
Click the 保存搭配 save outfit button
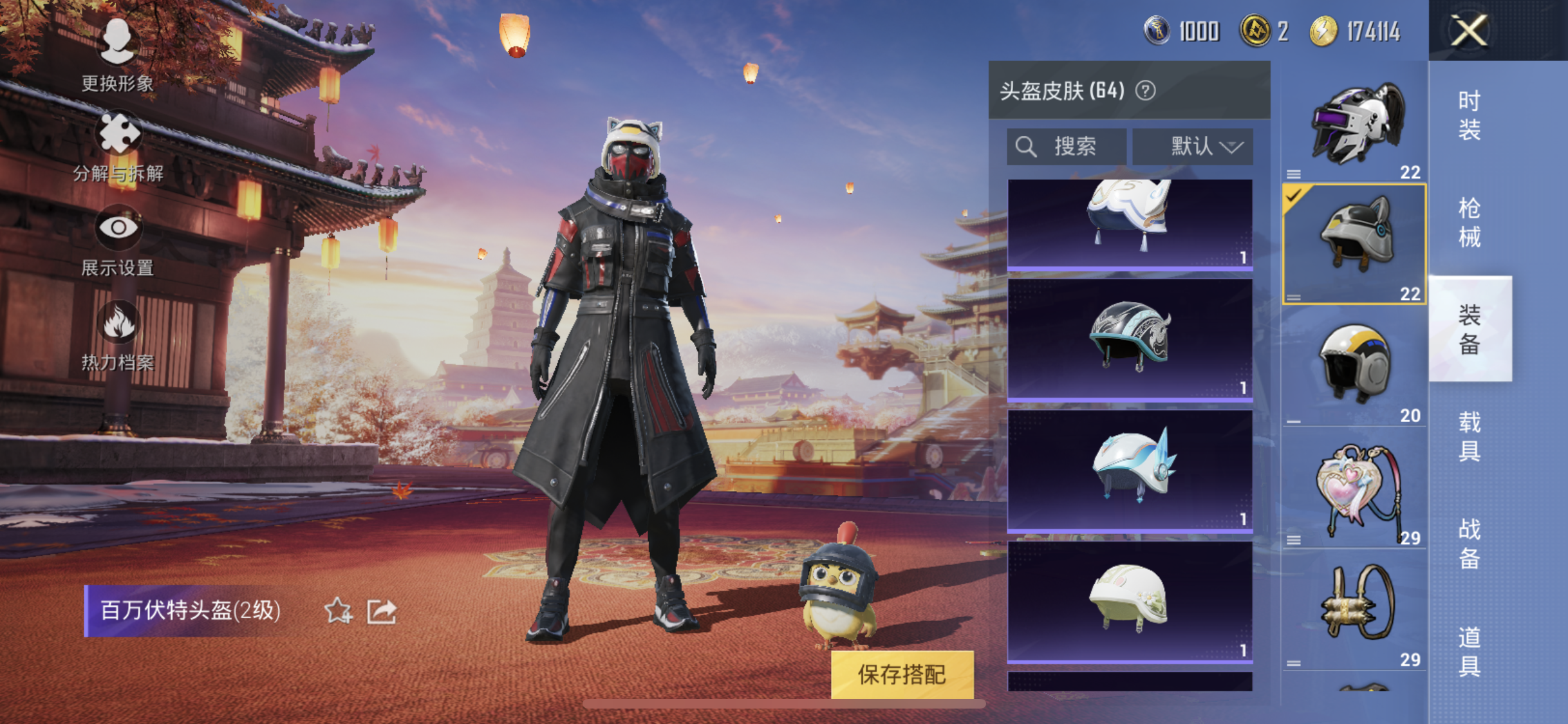pyautogui.click(x=902, y=674)
